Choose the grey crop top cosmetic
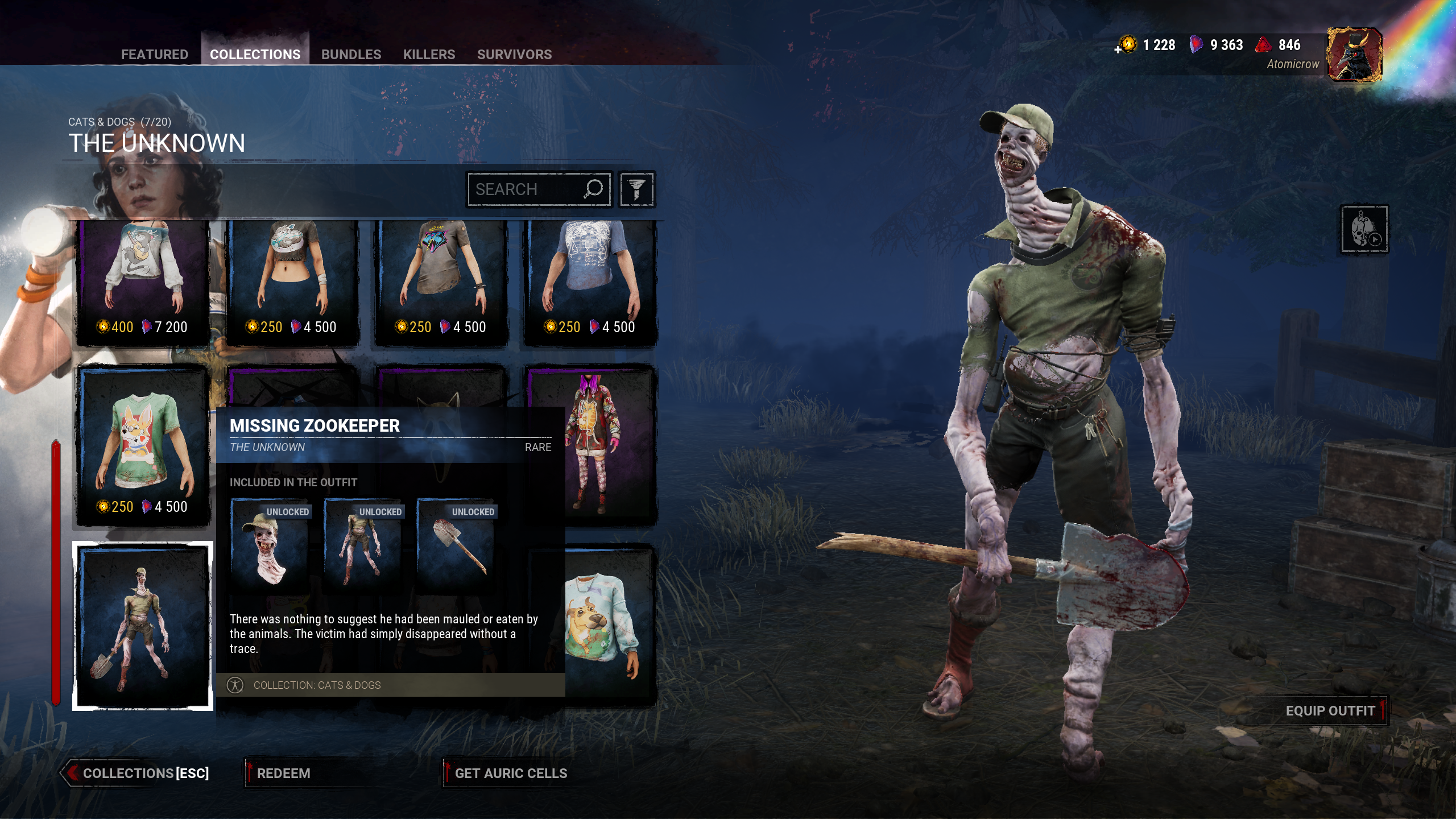 [x=292, y=282]
